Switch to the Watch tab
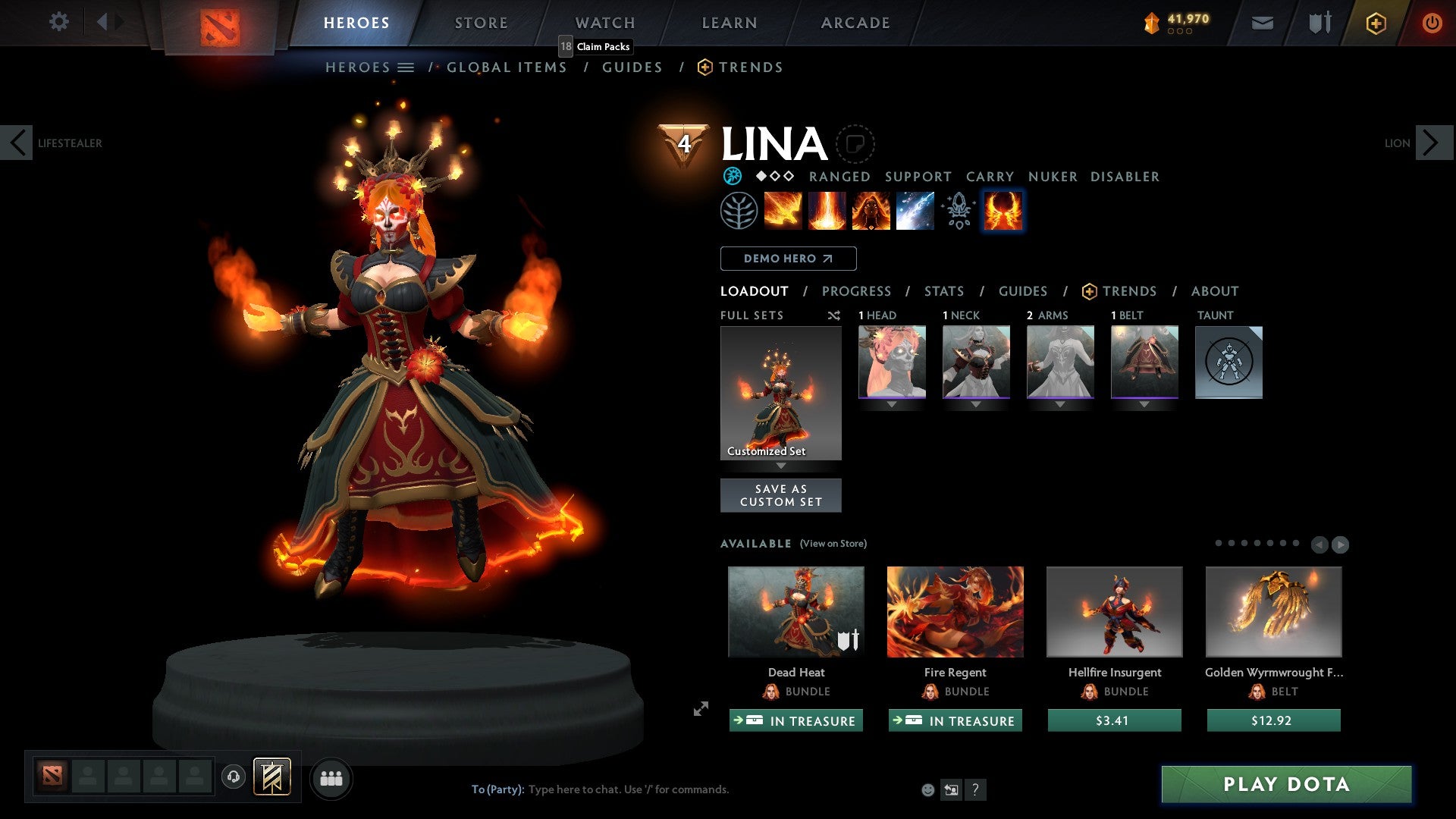 tap(605, 23)
